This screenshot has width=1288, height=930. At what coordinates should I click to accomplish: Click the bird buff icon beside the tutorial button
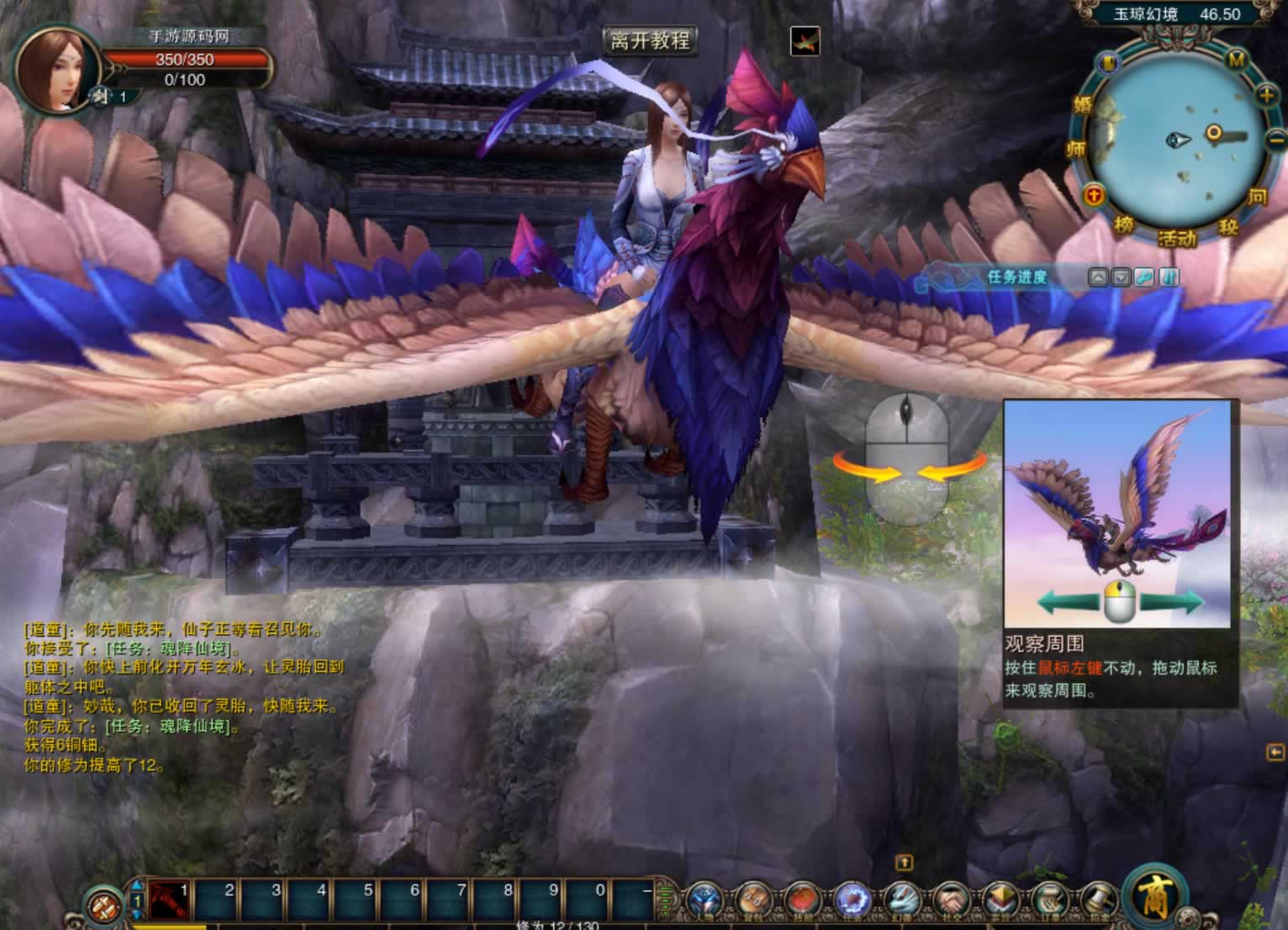click(x=805, y=41)
